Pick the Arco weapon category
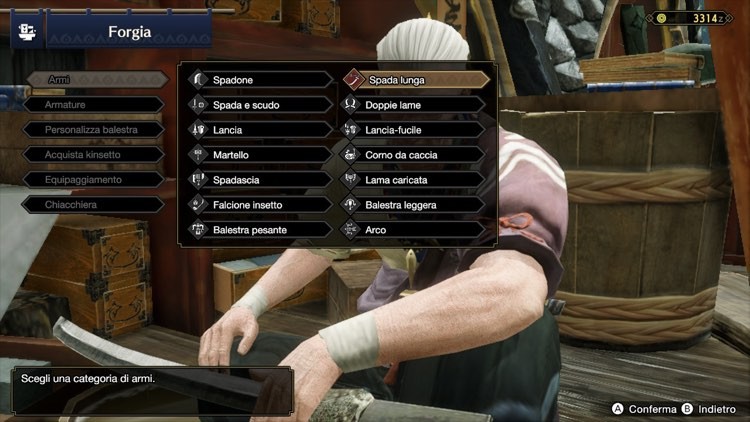This screenshot has width=750, height=422. click(x=414, y=230)
